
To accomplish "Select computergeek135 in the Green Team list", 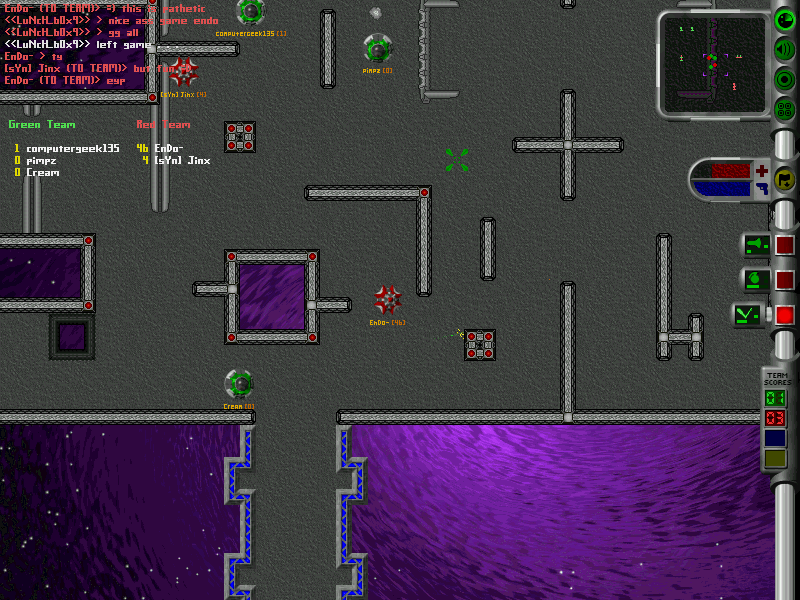I will pos(72,148).
